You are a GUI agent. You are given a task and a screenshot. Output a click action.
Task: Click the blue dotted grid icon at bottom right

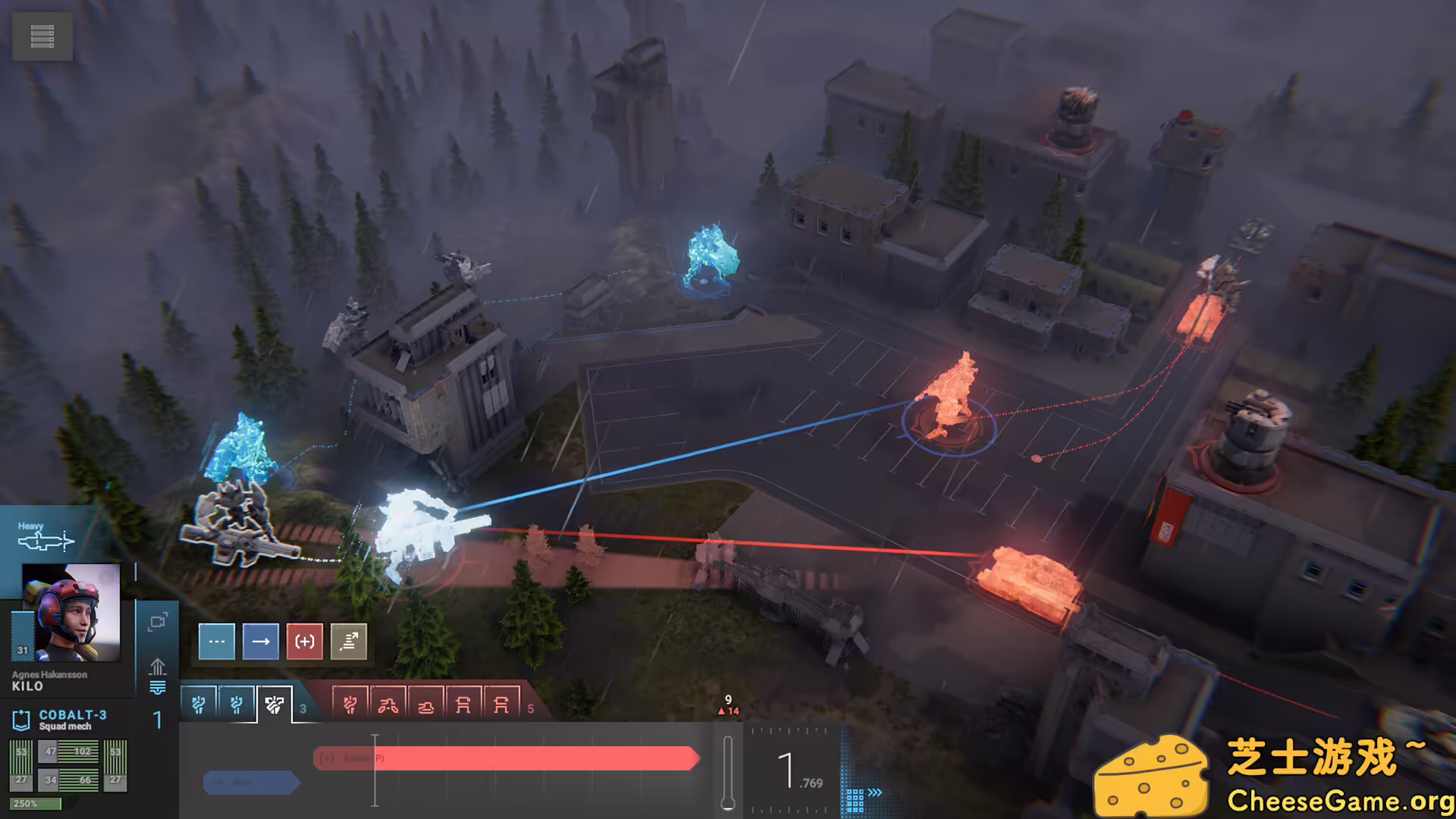(855, 800)
